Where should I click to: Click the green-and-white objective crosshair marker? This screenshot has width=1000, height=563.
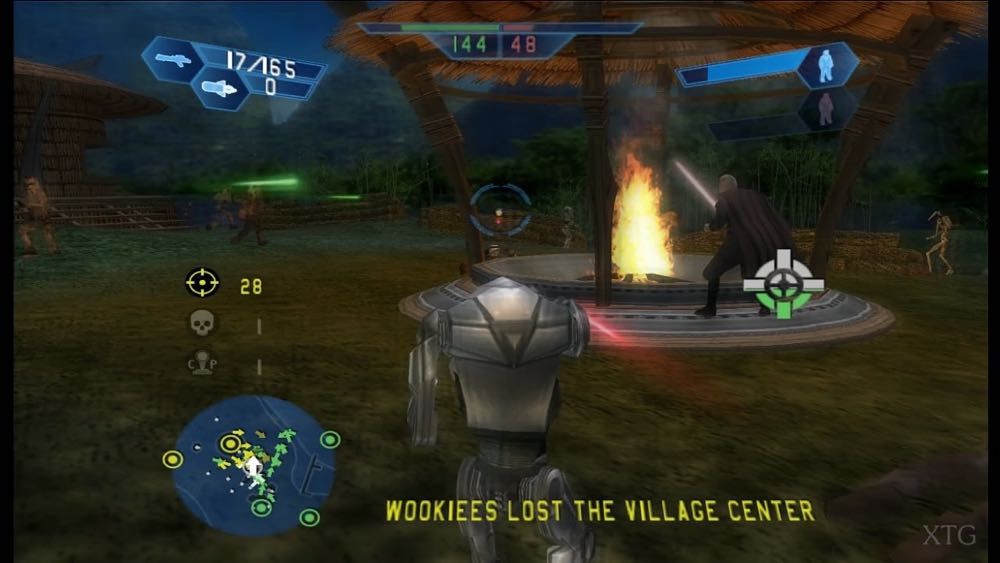784,284
